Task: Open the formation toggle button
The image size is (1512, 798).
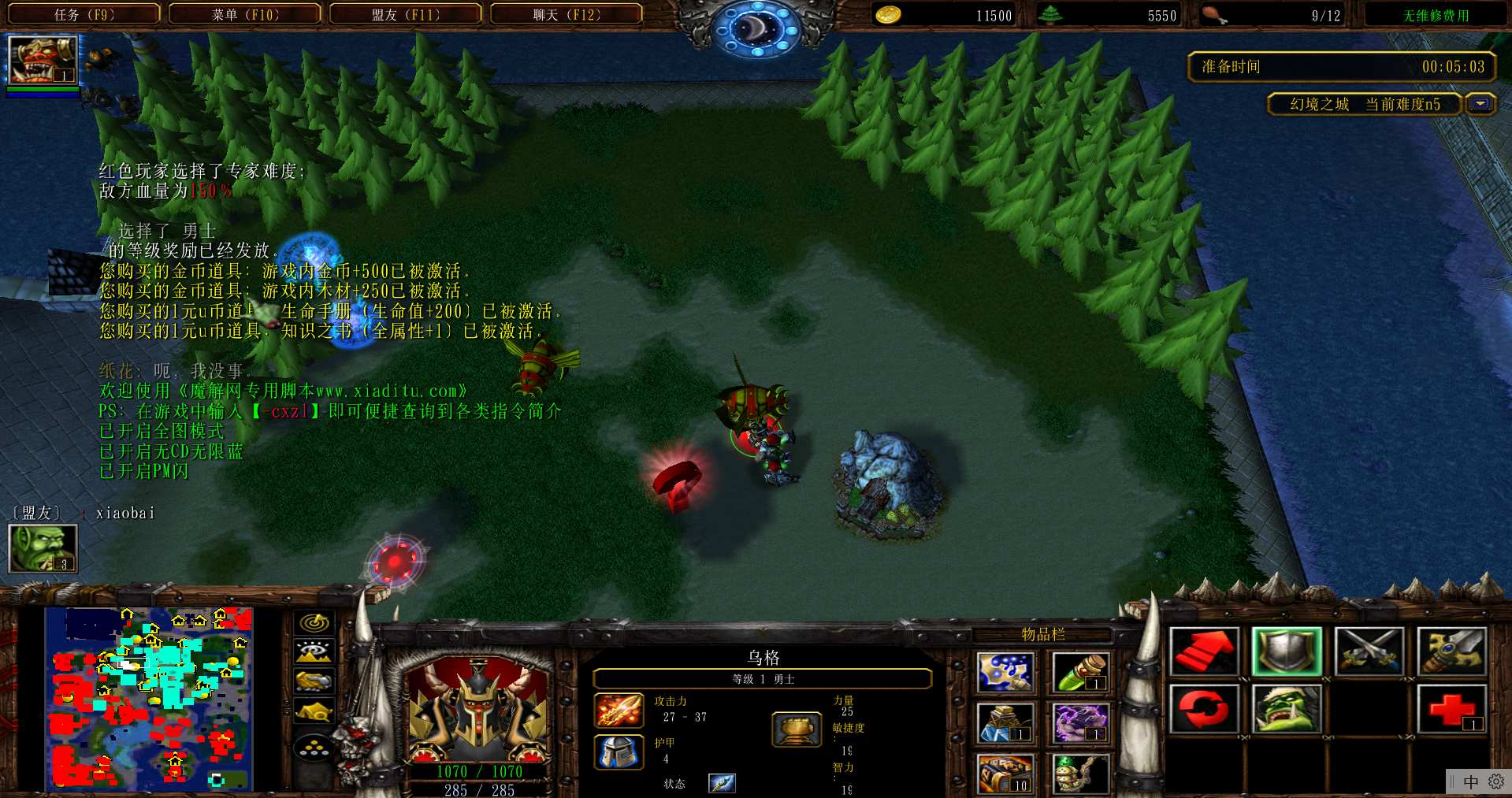Action: [314, 746]
